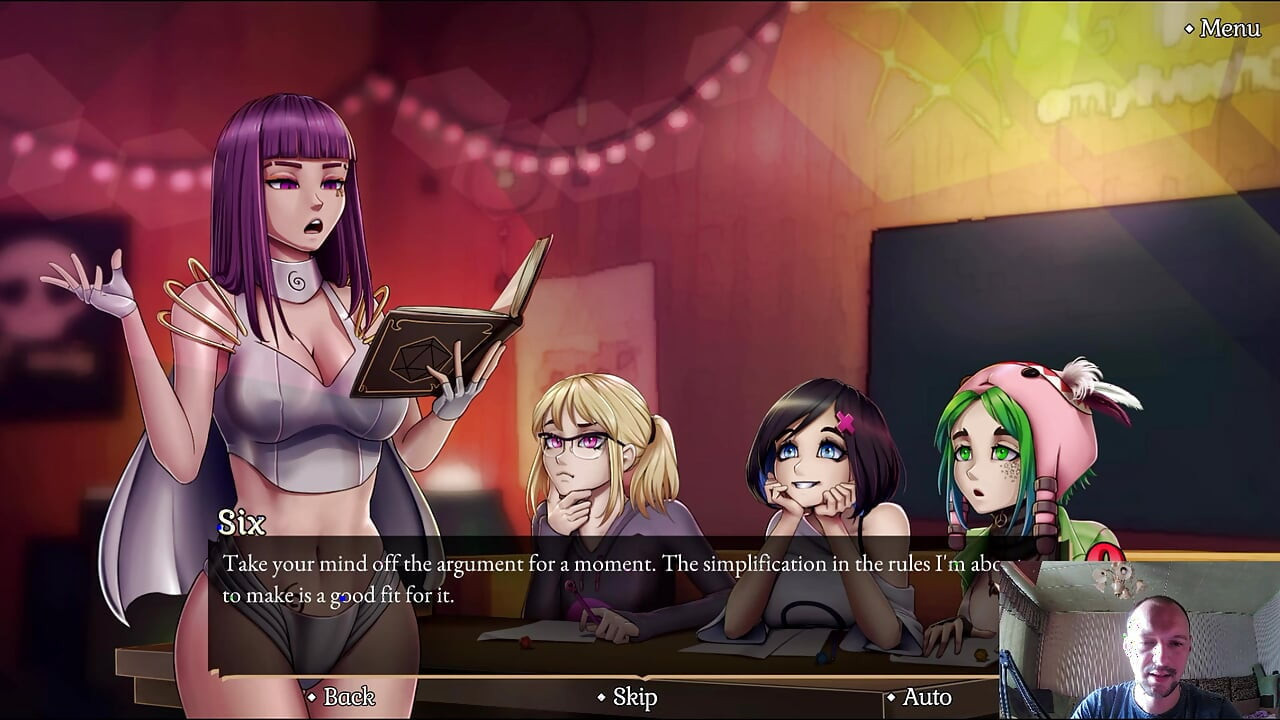Click the diamond icon beside Skip
This screenshot has height=720, width=1280.
[601, 699]
